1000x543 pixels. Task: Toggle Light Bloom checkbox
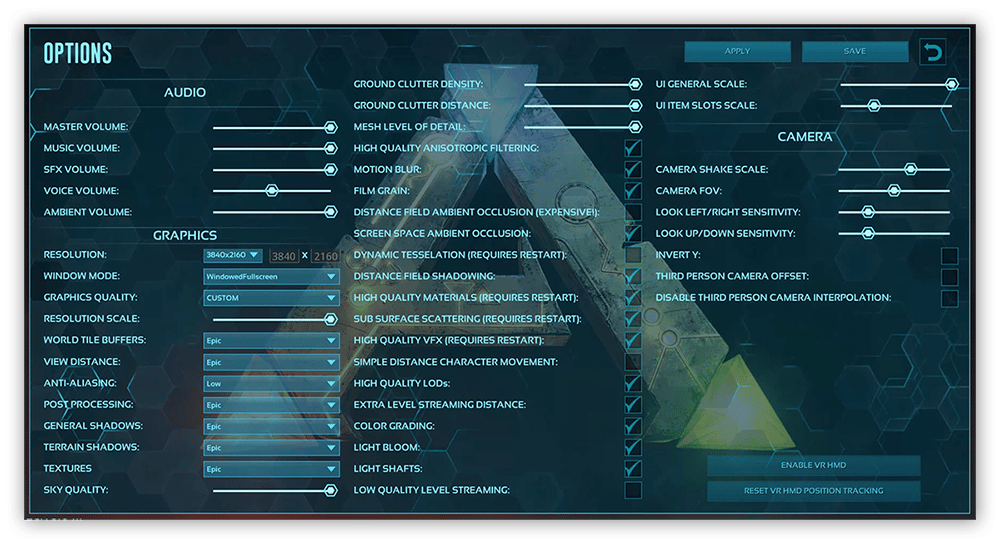[x=633, y=447]
